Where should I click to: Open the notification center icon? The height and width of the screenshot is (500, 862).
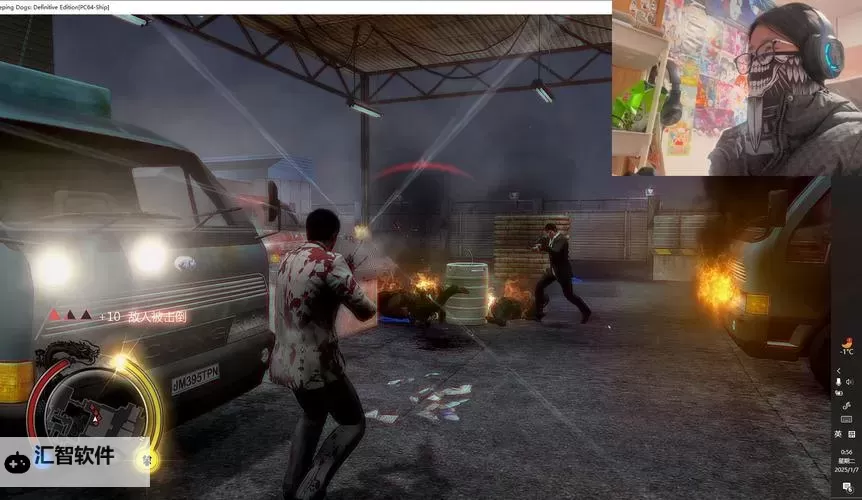click(x=846, y=486)
